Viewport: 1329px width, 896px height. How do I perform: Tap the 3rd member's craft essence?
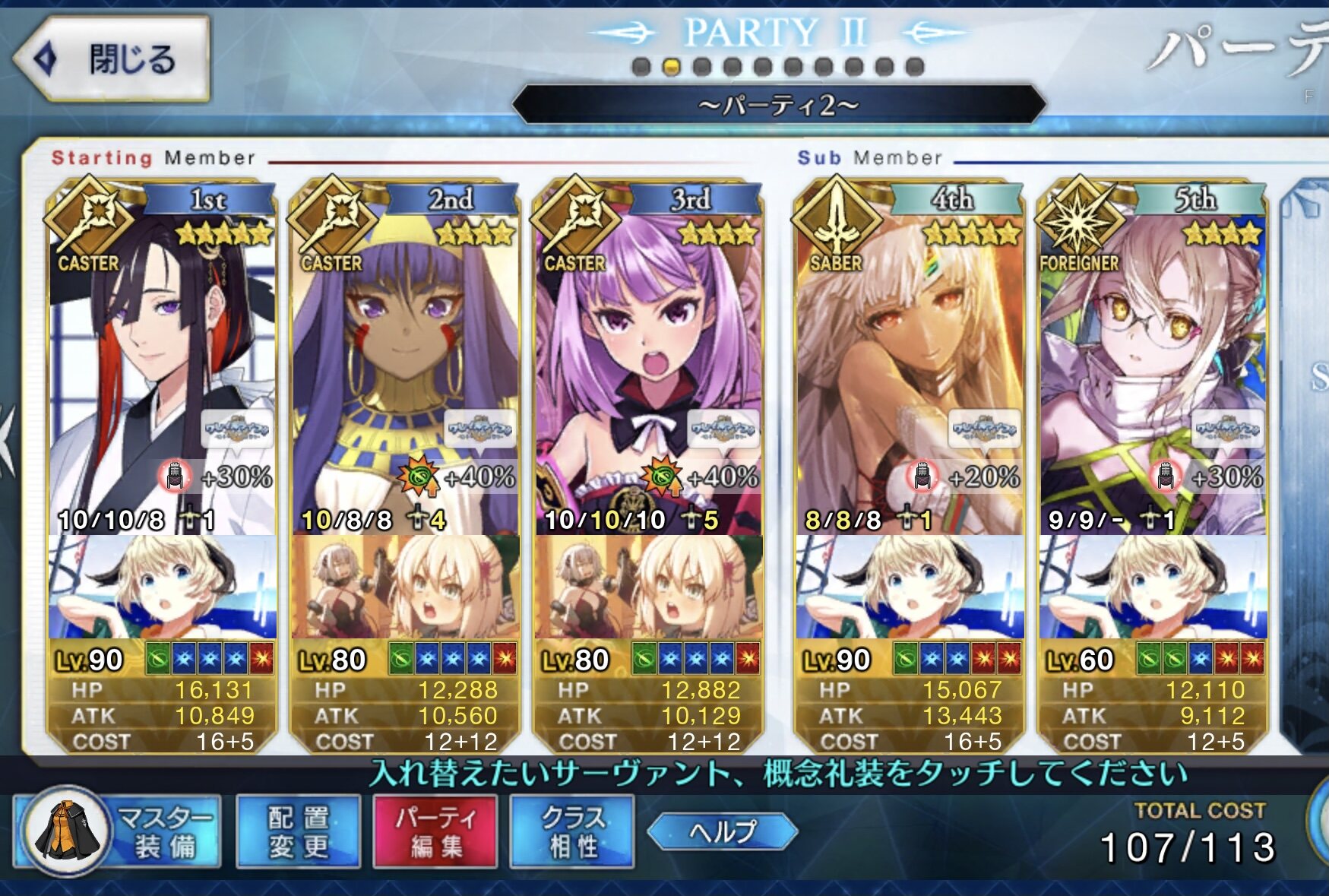(x=648, y=587)
